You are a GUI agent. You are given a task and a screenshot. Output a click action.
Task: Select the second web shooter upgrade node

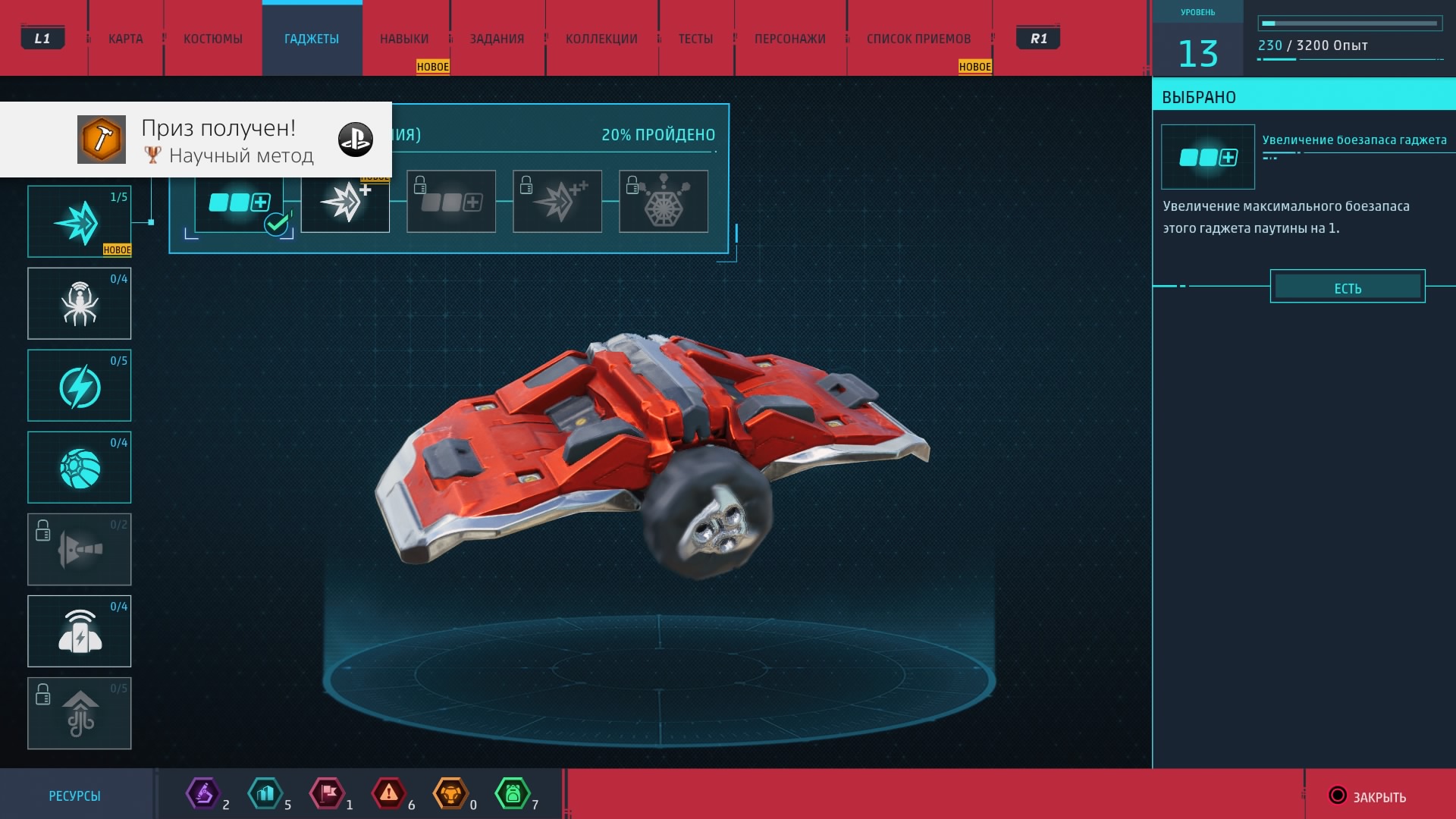345,202
